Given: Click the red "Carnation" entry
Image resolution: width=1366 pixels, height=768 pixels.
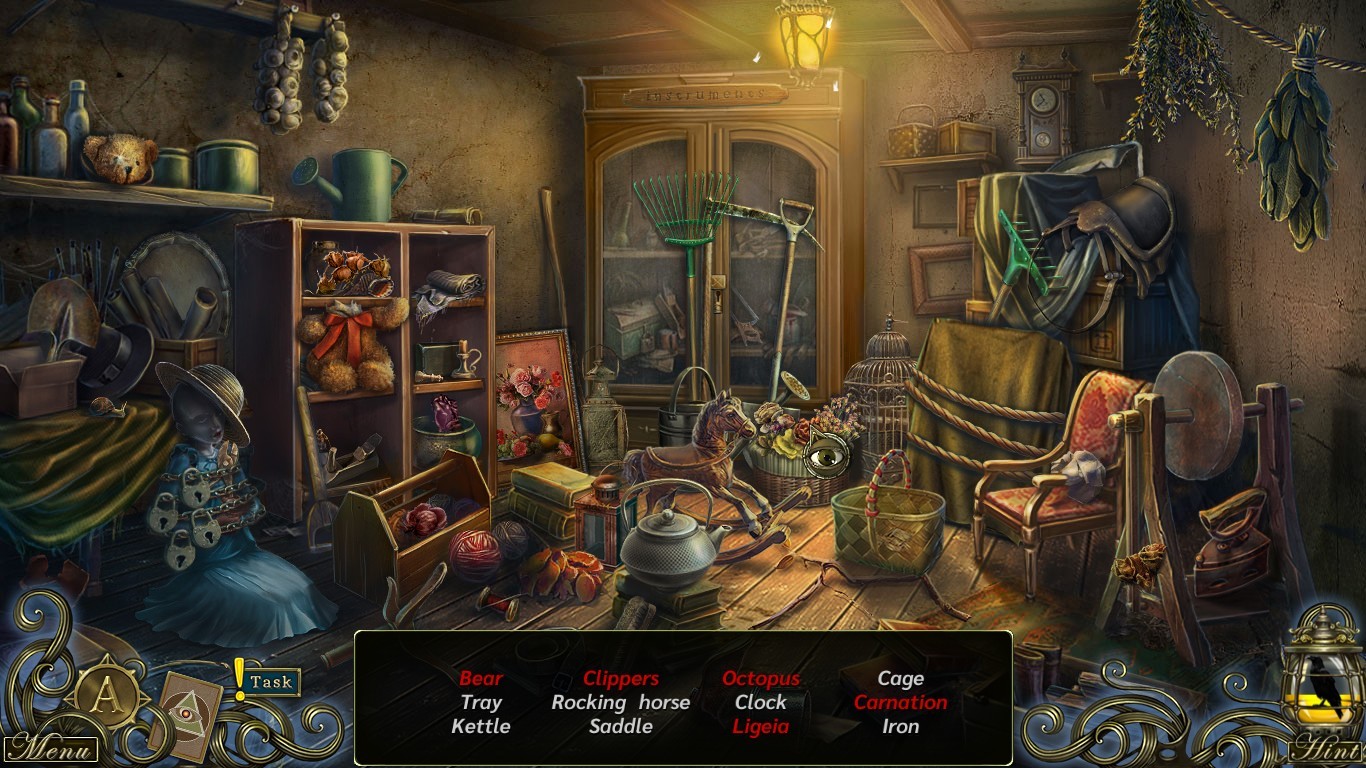Looking at the screenshot, I should (900, 702).
